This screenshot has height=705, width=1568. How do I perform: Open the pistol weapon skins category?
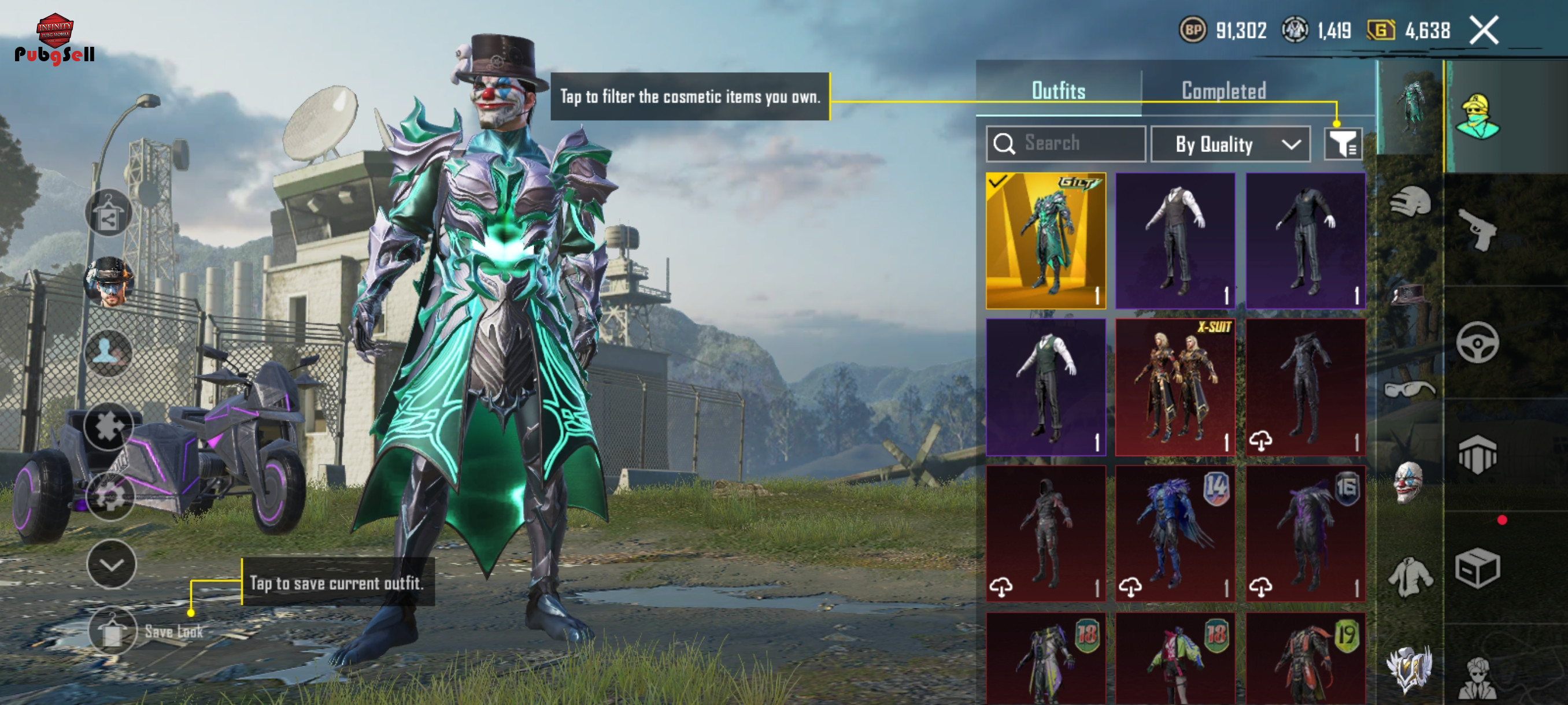coord(1478,230)
